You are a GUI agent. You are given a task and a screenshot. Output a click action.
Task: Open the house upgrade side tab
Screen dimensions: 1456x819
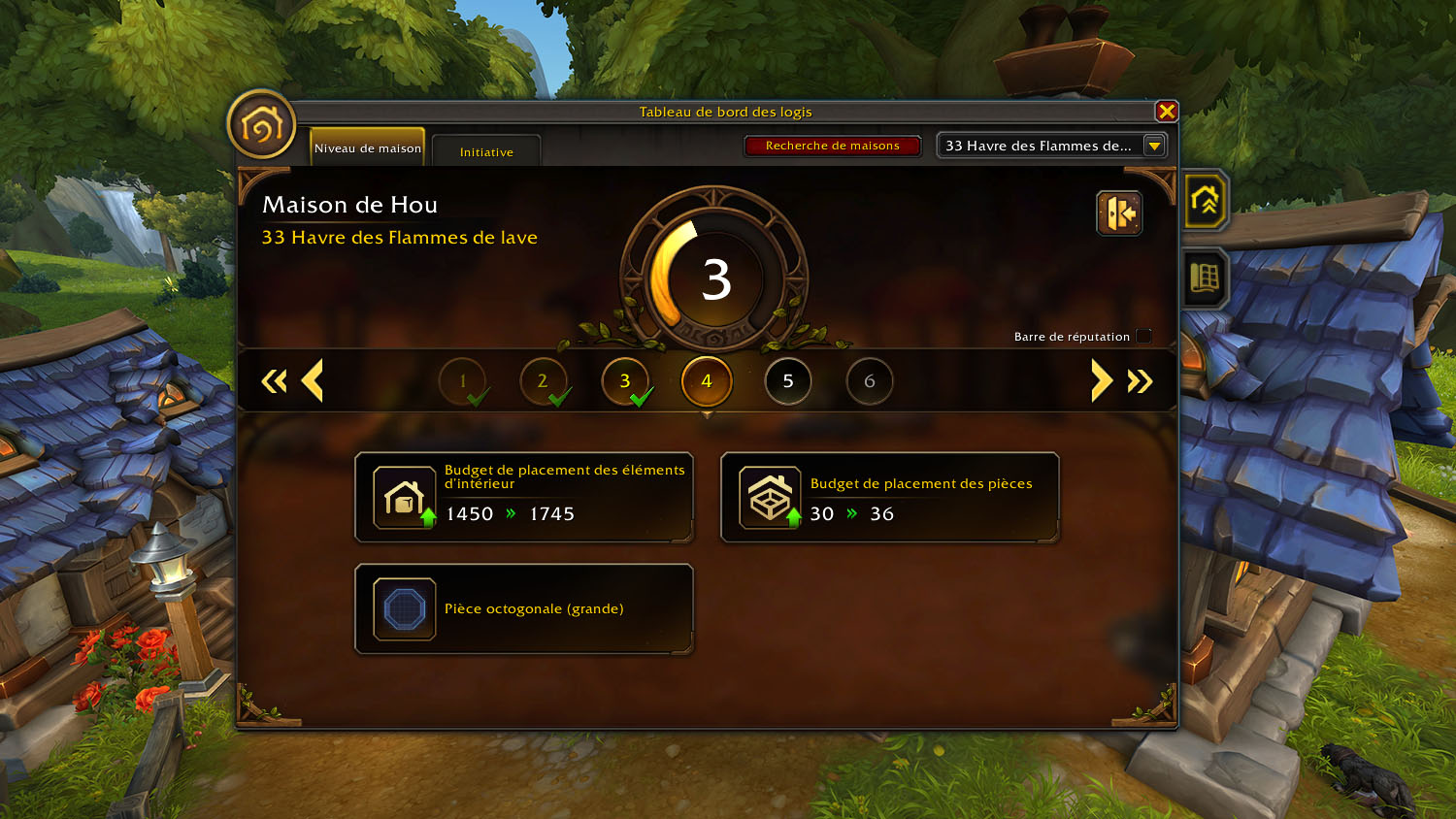click(x=1205, y=201)
